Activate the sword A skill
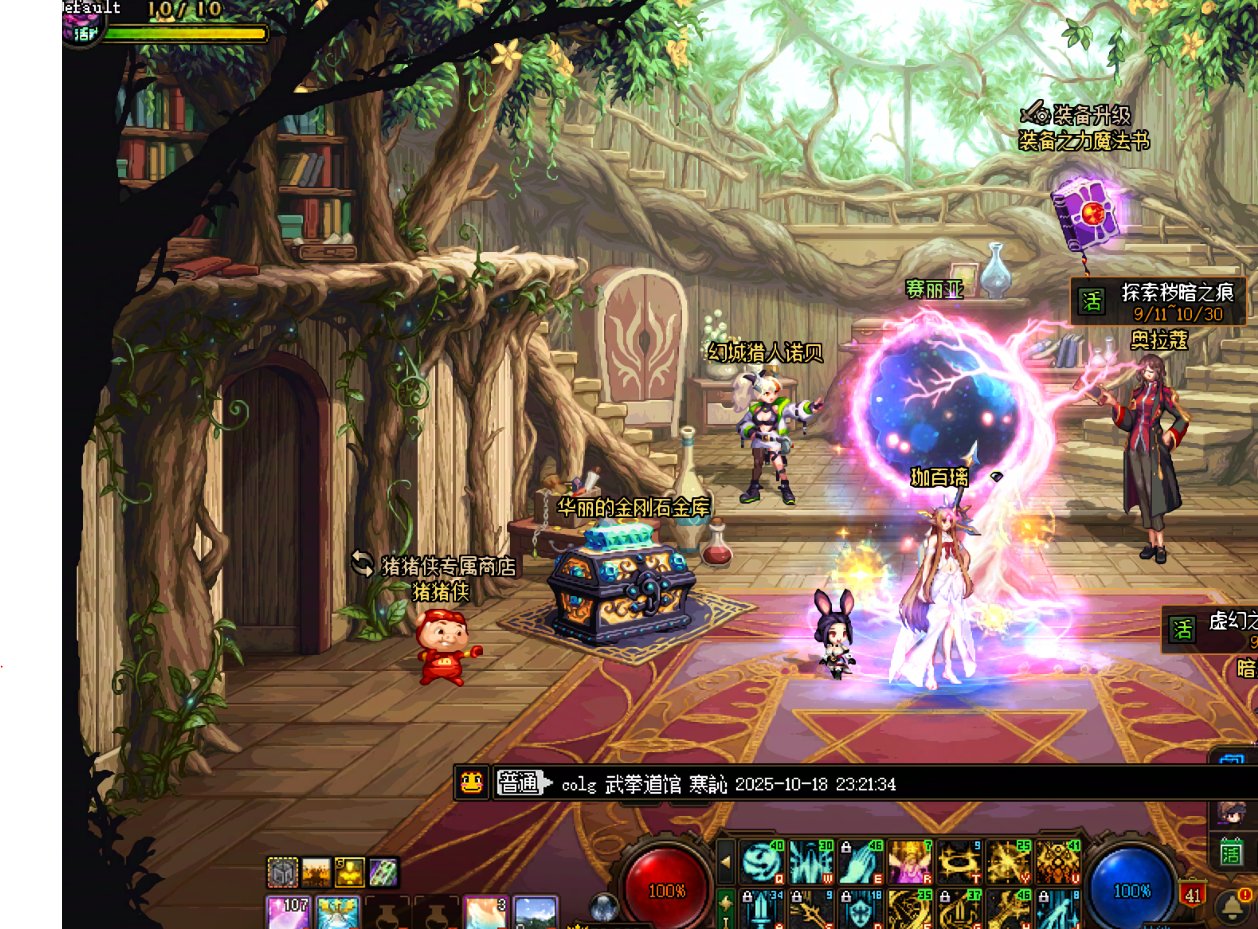1258x929 pixels. pyautogui.click(x=761, y=908)
